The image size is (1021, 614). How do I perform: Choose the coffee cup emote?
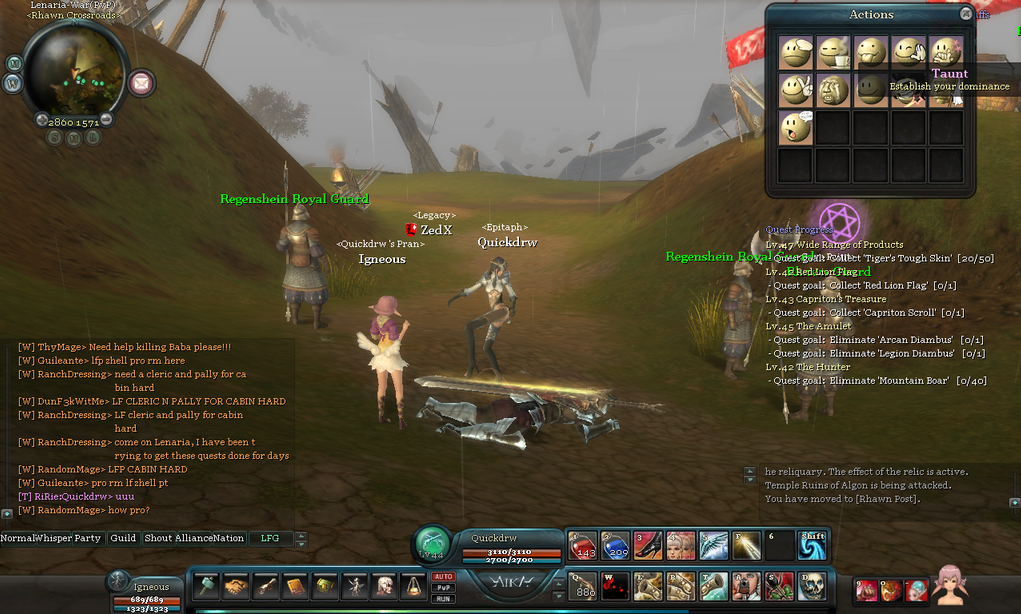pos(833,53)
